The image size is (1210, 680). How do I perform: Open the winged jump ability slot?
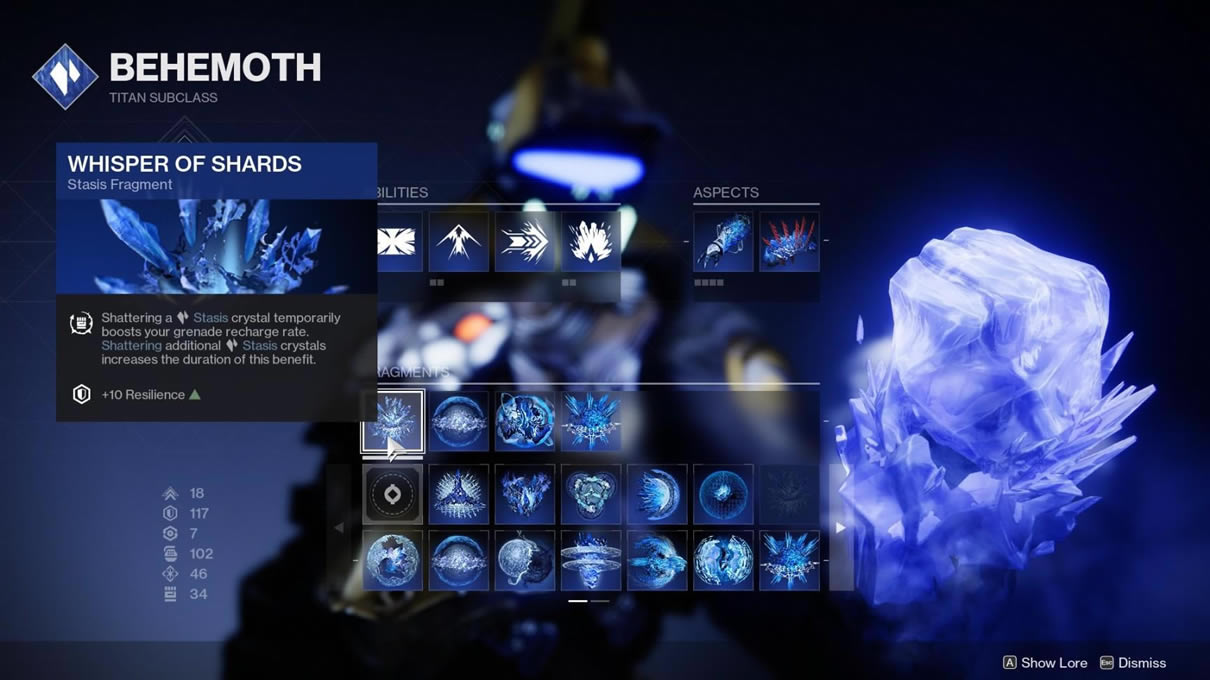click(x=459, y=241)
